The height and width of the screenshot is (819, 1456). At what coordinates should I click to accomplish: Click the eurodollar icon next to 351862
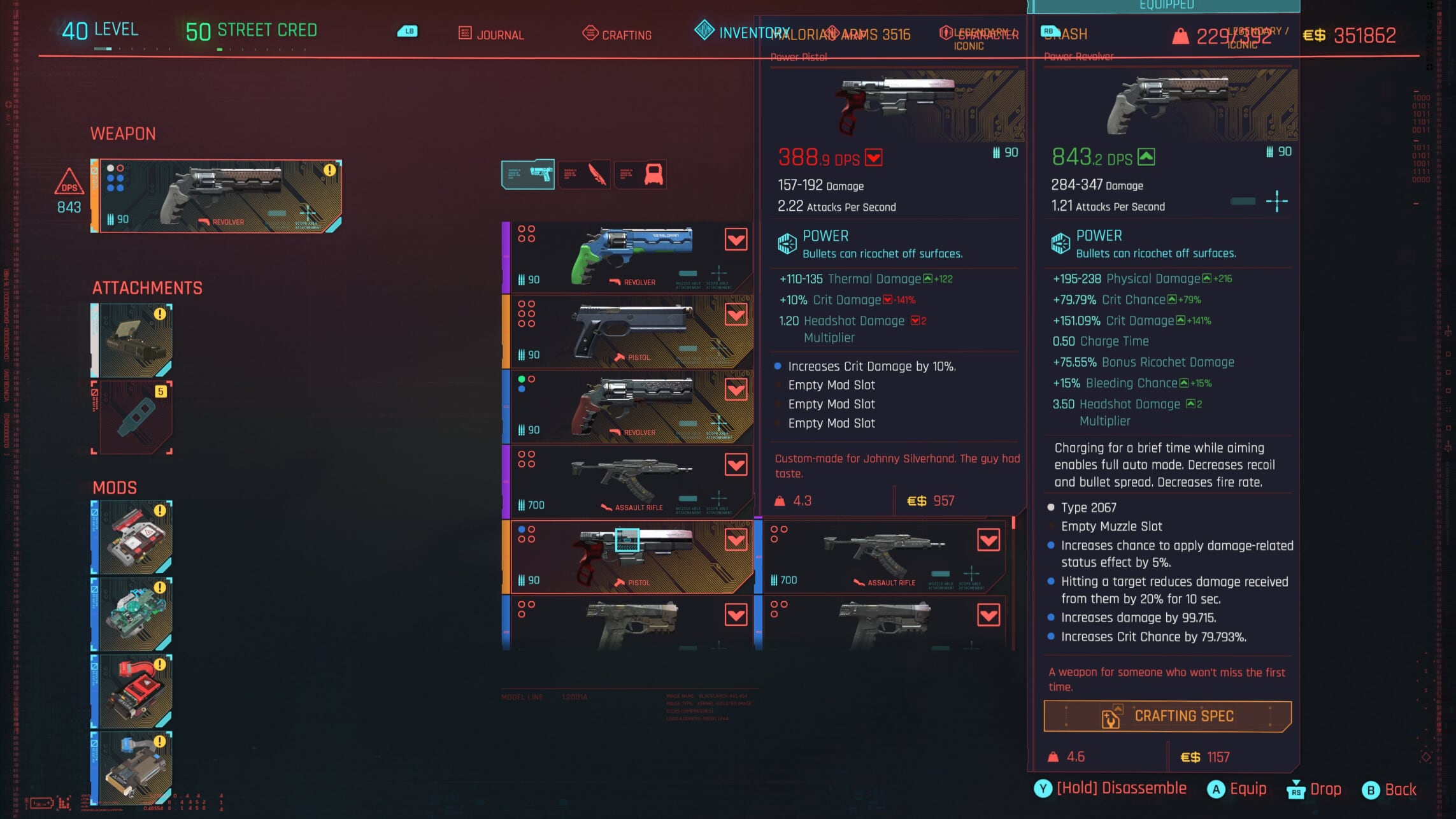[x=1313, y=36]
